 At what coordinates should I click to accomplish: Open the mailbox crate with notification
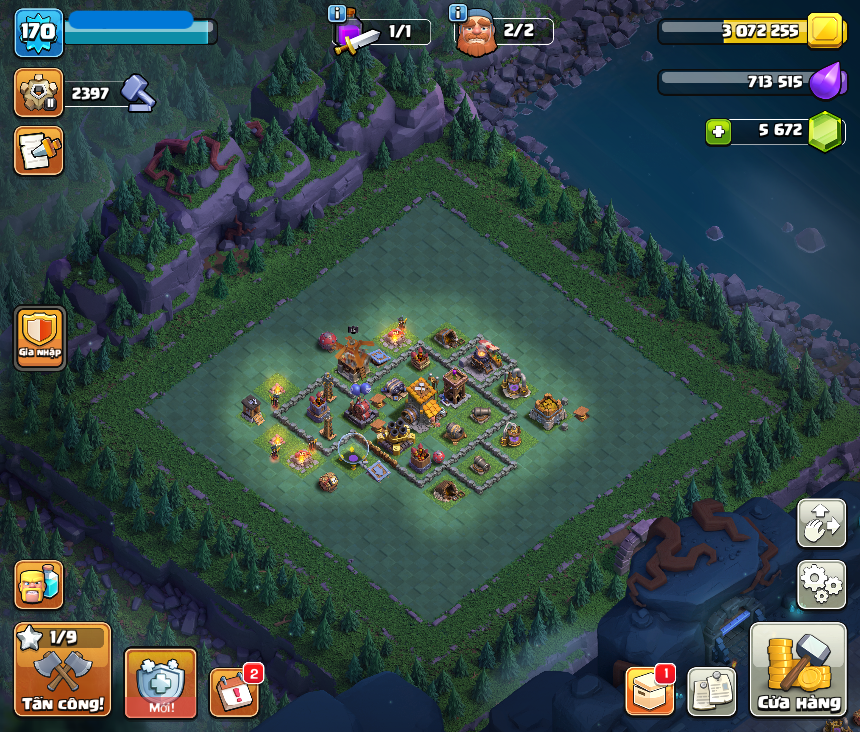(x=650, y=691)
